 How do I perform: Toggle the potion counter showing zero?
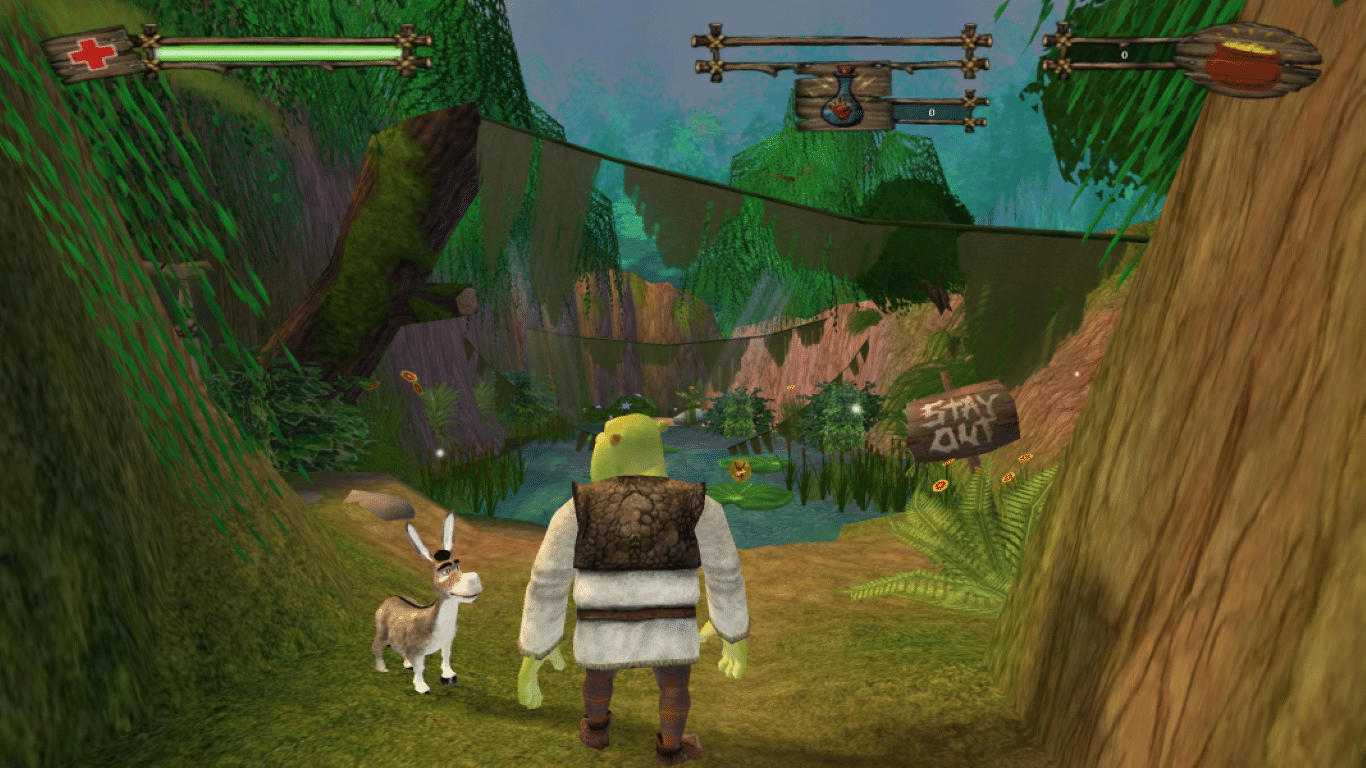tap(930, 111)
